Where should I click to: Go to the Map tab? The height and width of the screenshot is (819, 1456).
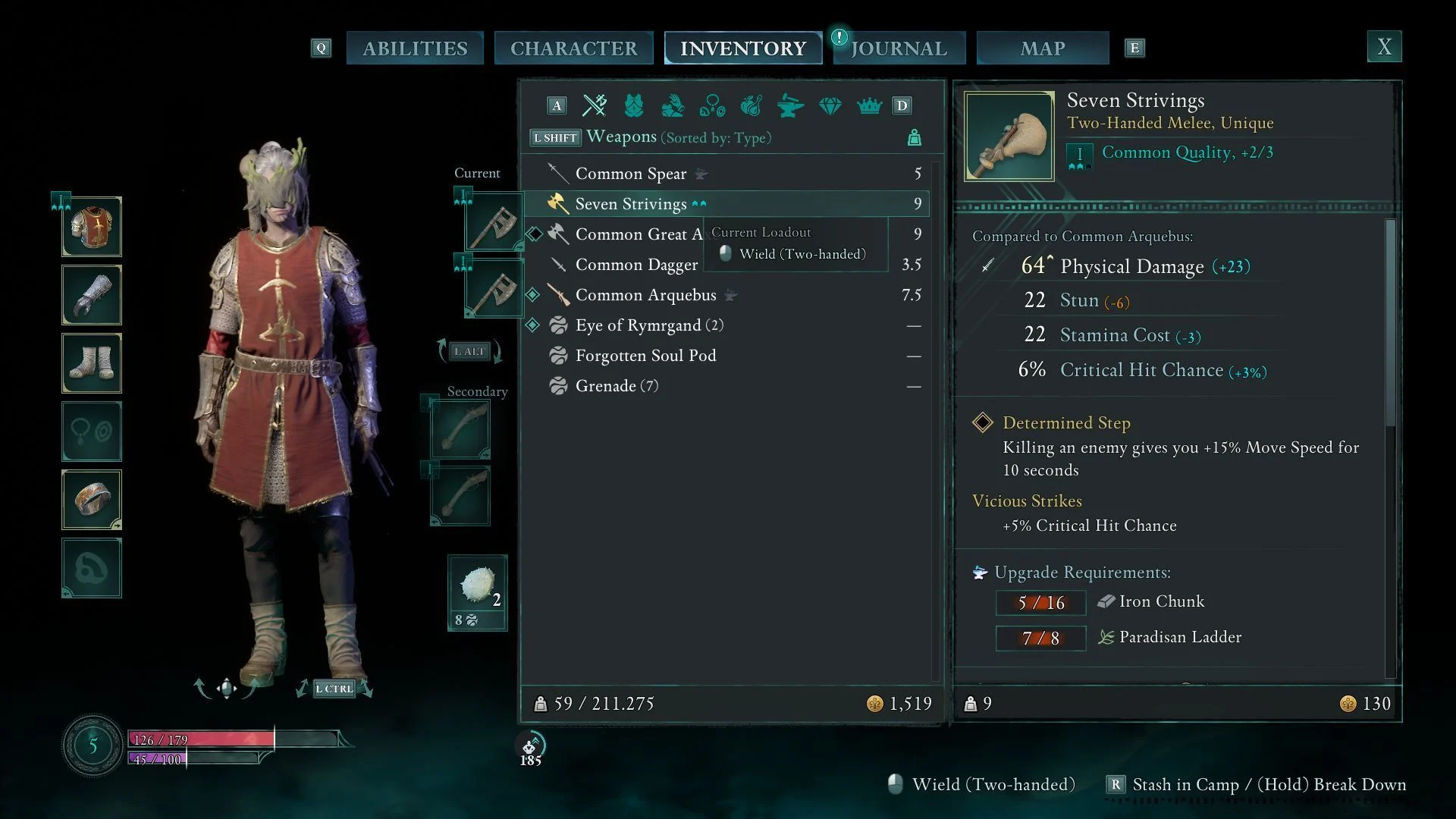coord(1042,49)
